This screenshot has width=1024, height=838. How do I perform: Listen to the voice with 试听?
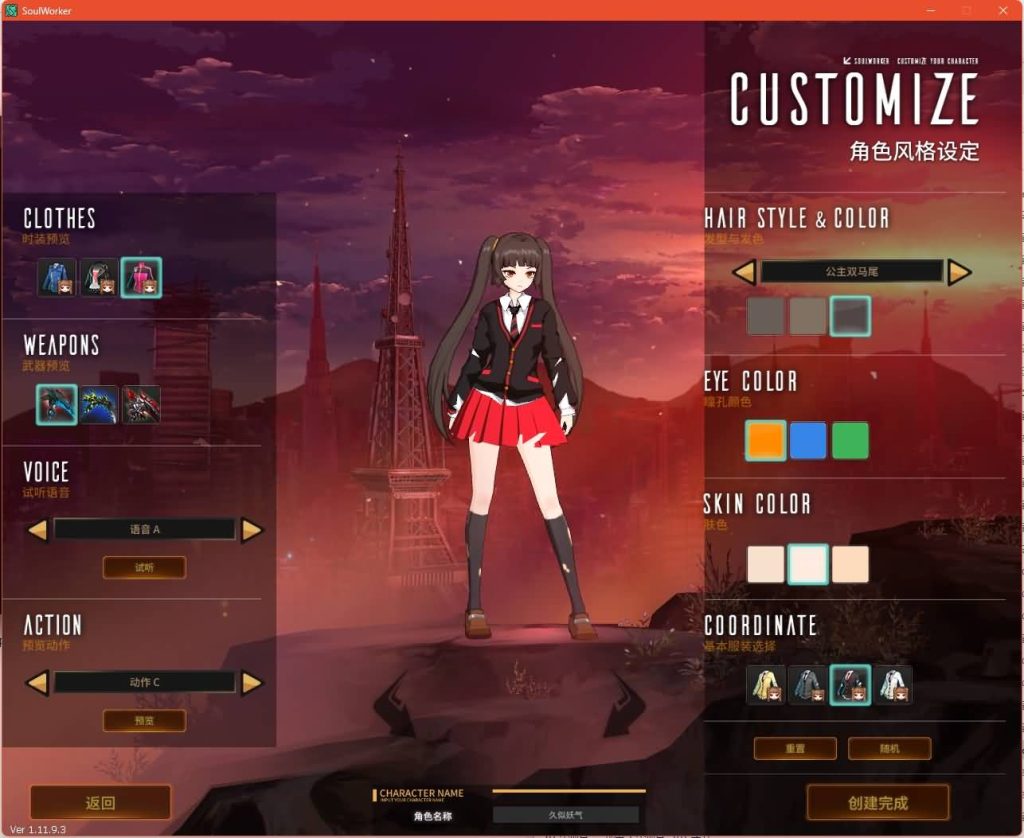pyautogui.click(x=144, y=567)
